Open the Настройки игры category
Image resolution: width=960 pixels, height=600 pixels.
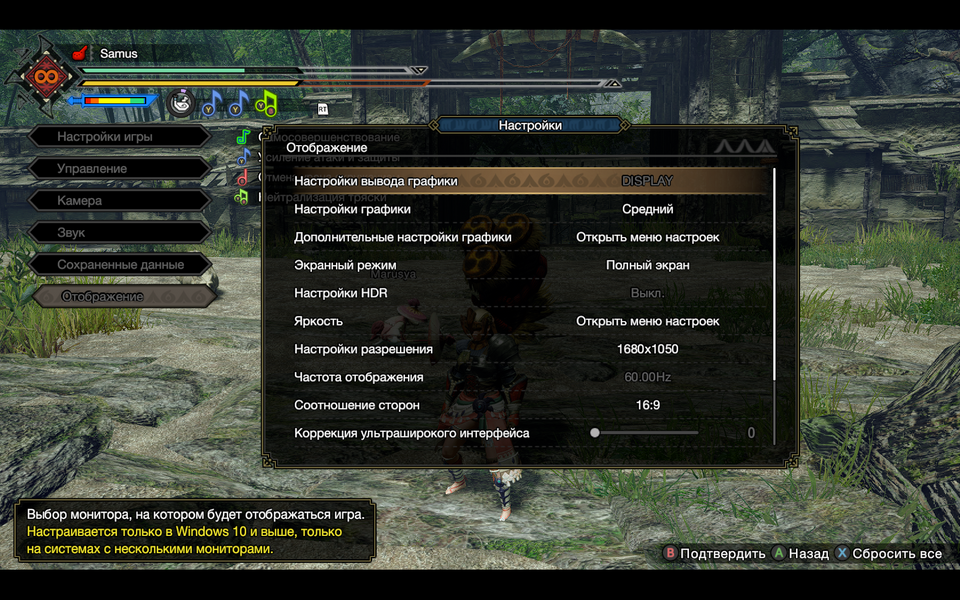118,137
